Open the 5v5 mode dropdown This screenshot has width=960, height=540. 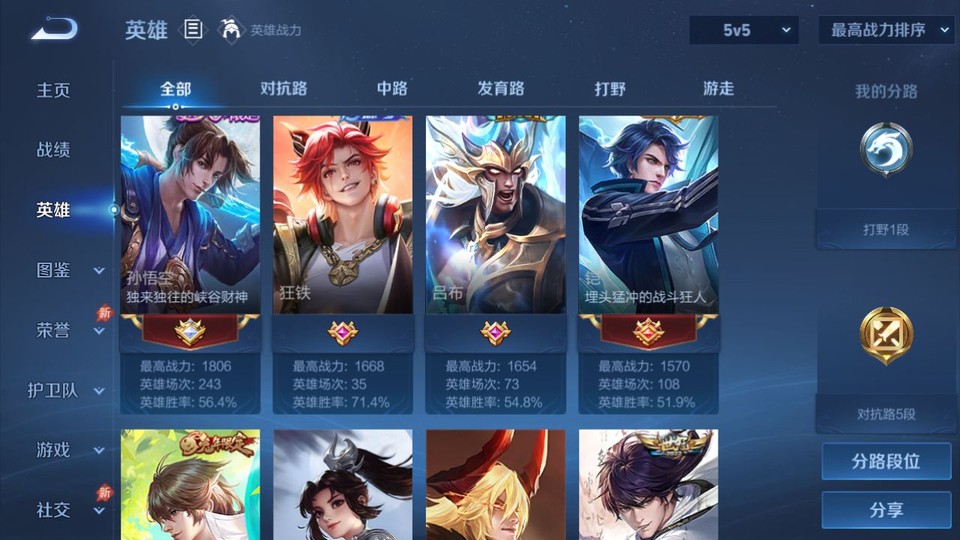pyautogui.click(x=744, y=30)
